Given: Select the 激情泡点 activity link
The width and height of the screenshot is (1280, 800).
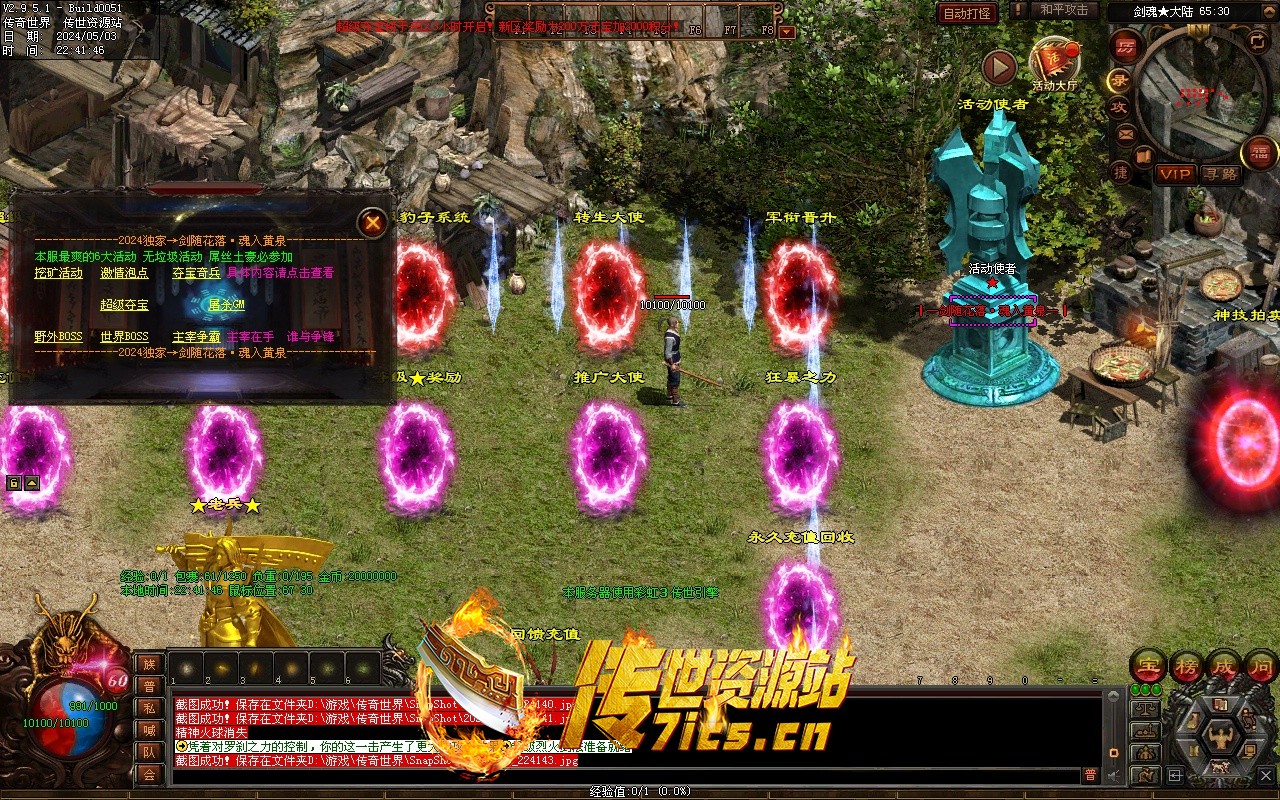Looking at the screenshot, I should pyautogui.click(x=124, y=273).
